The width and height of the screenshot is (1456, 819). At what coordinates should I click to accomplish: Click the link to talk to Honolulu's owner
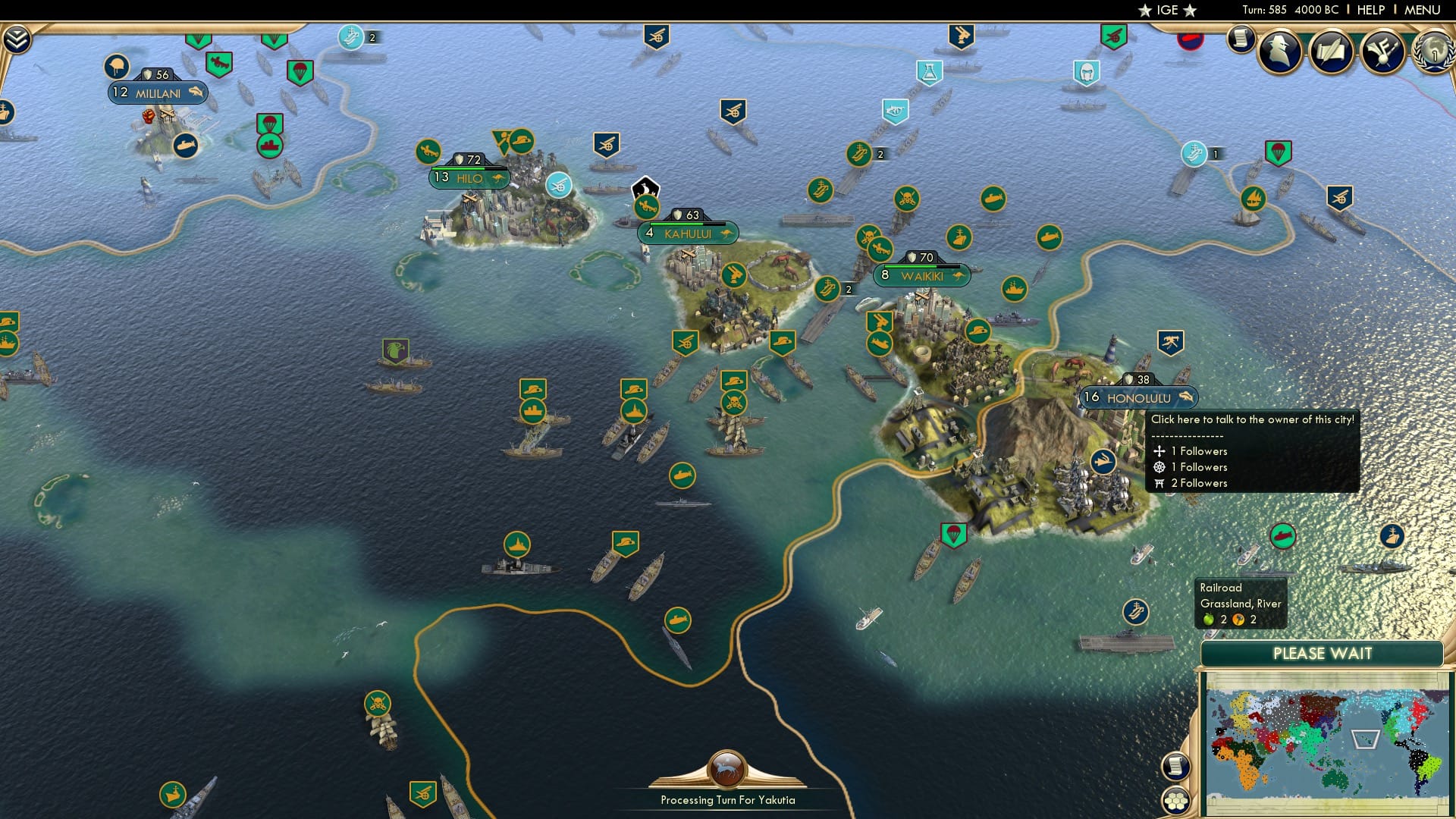click(1252, 418)
